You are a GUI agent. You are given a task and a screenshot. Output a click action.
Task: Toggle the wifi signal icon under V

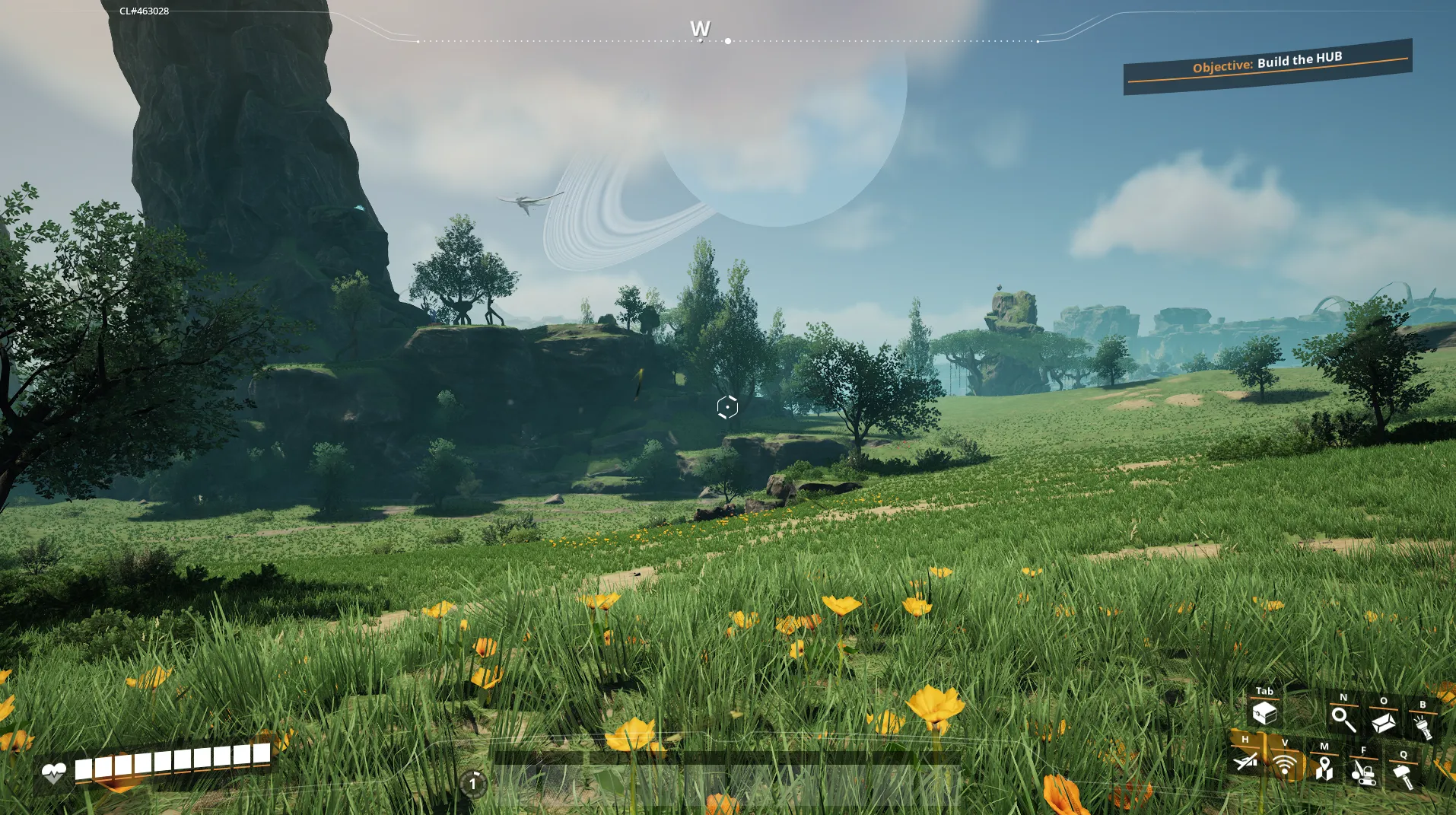click(1285, 765)
